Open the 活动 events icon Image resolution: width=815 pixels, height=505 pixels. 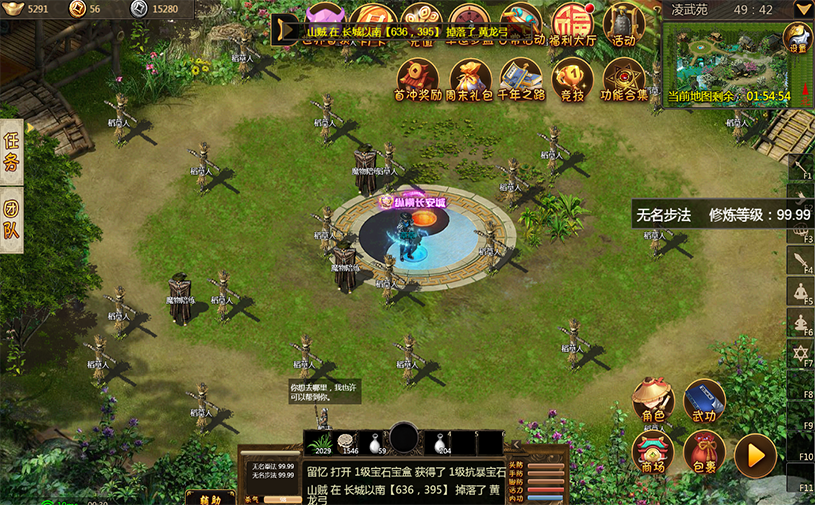point(624,23)
